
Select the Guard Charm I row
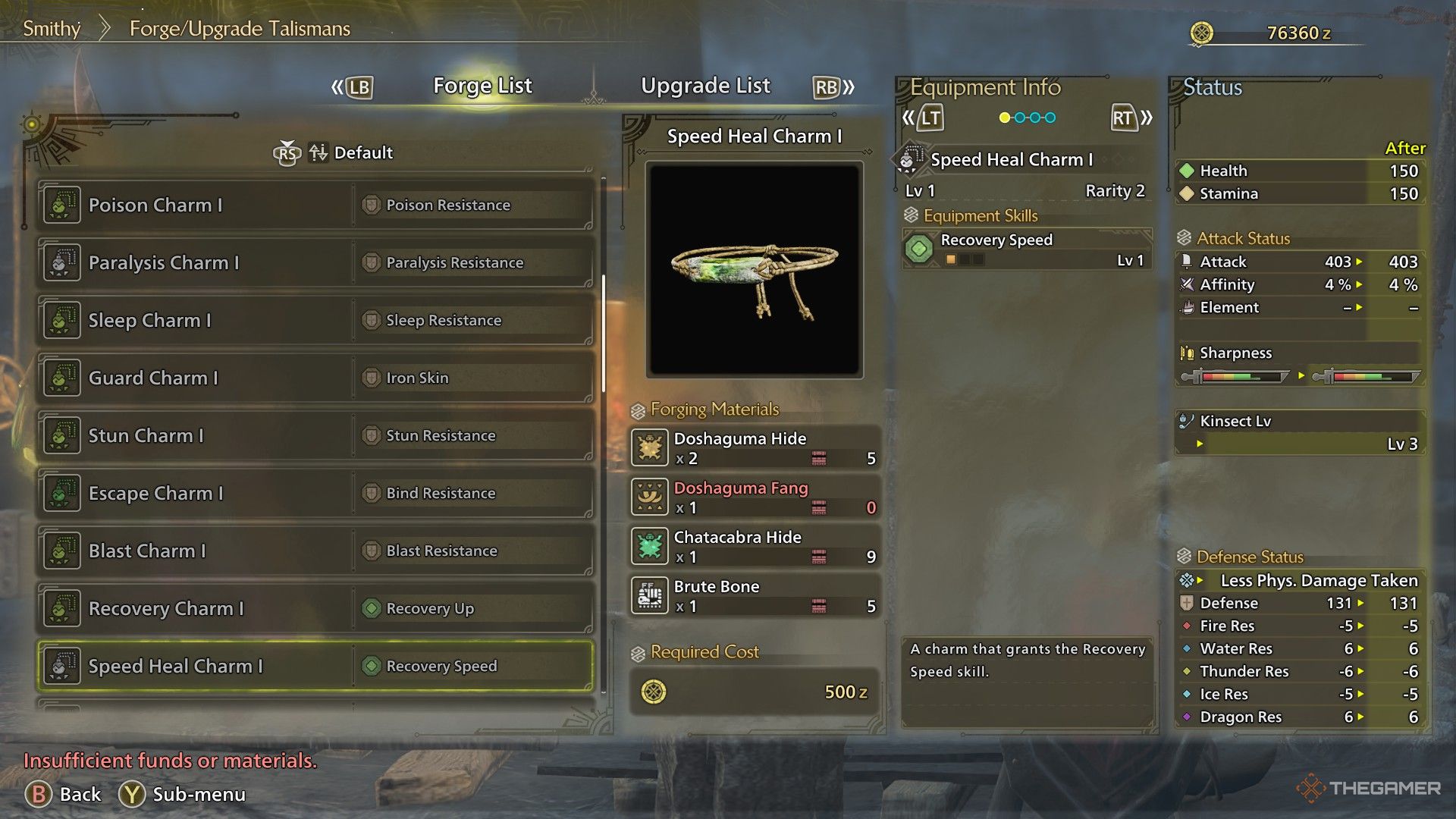(315, 378)
